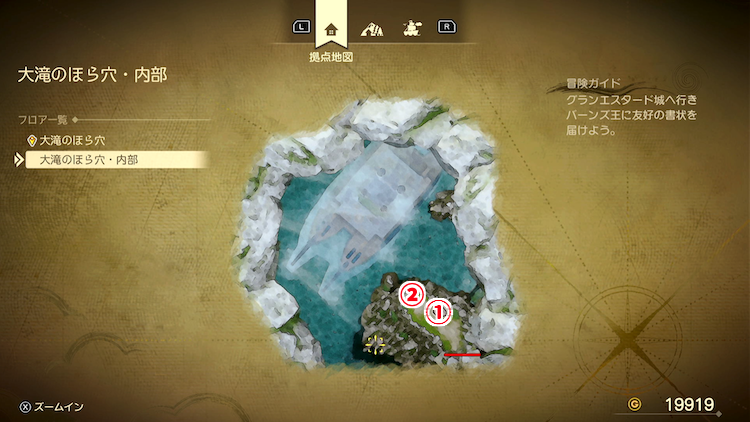Choose the 大滝のほら穴 floor entry
Image resolution: width=750 pixels, height=422 pixels.
tap(72, 140)
